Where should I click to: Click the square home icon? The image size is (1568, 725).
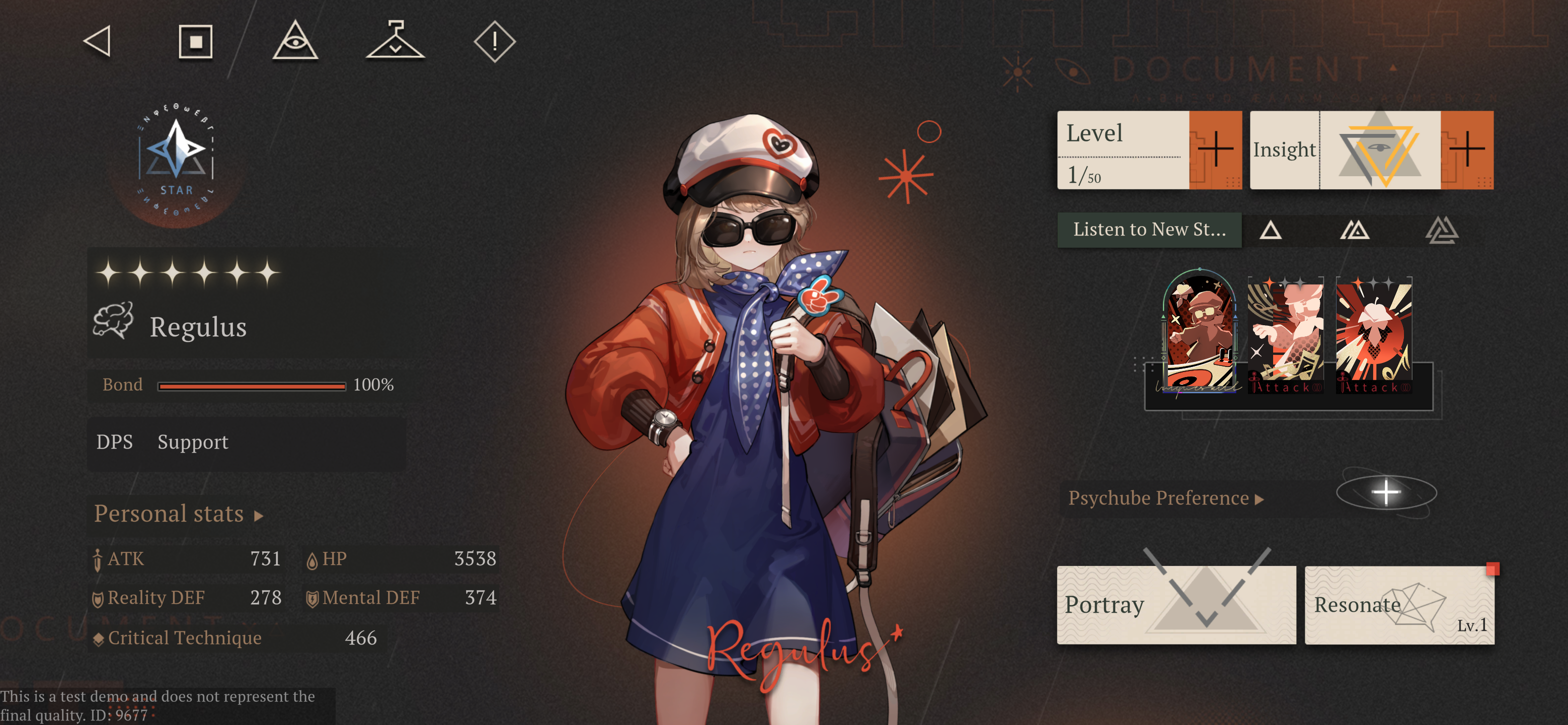click(x=195, y=41)
